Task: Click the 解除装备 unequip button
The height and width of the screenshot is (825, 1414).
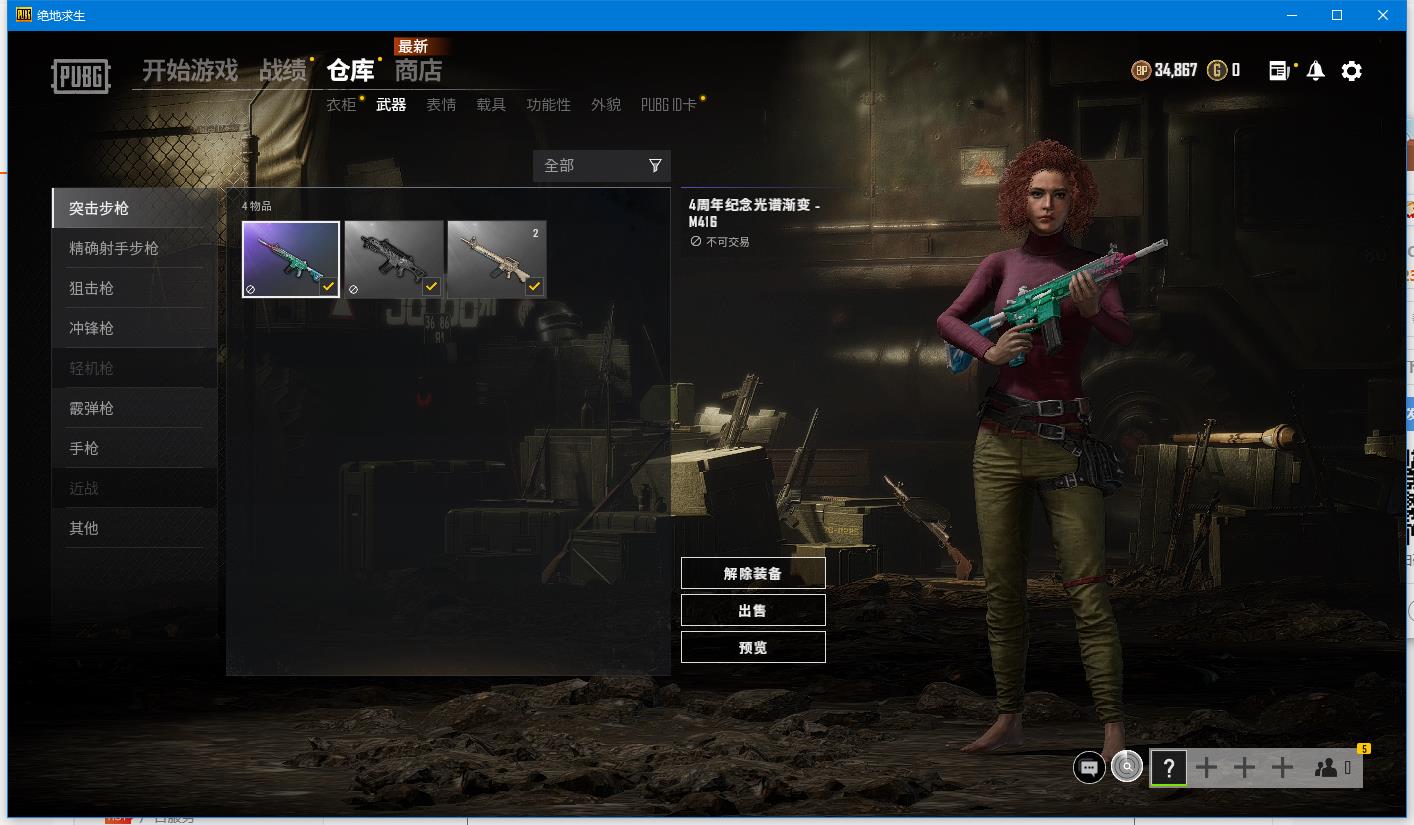Action: 753,574
